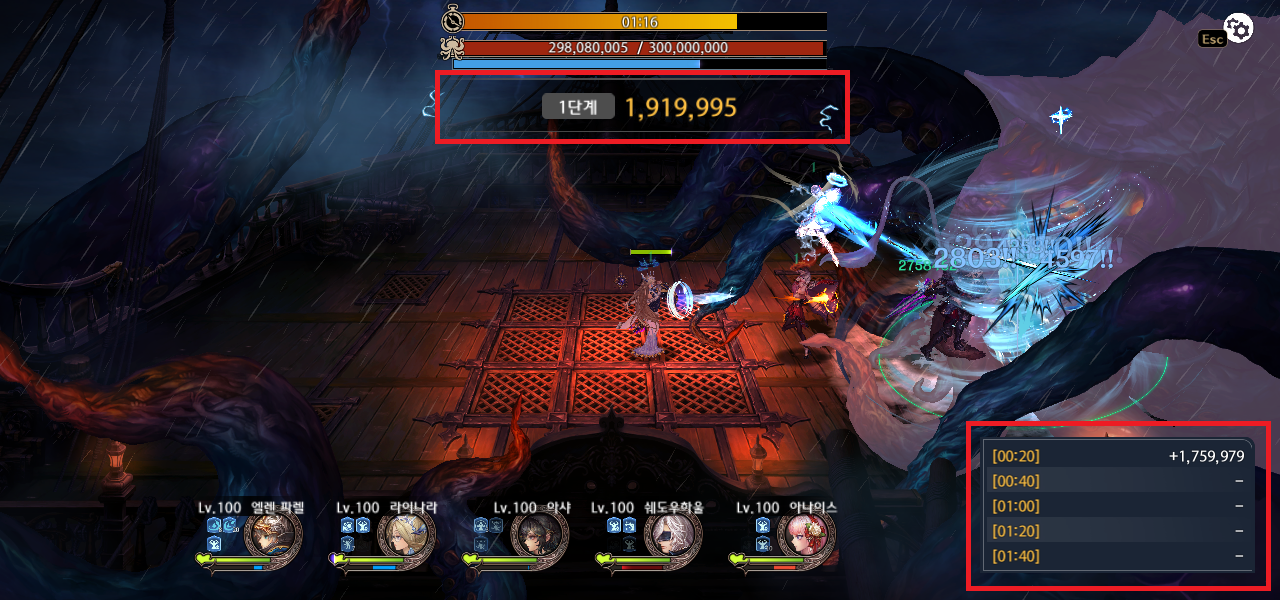Select the armored knight's party portrait
The image size is (1280, 600).
[273, 540]
